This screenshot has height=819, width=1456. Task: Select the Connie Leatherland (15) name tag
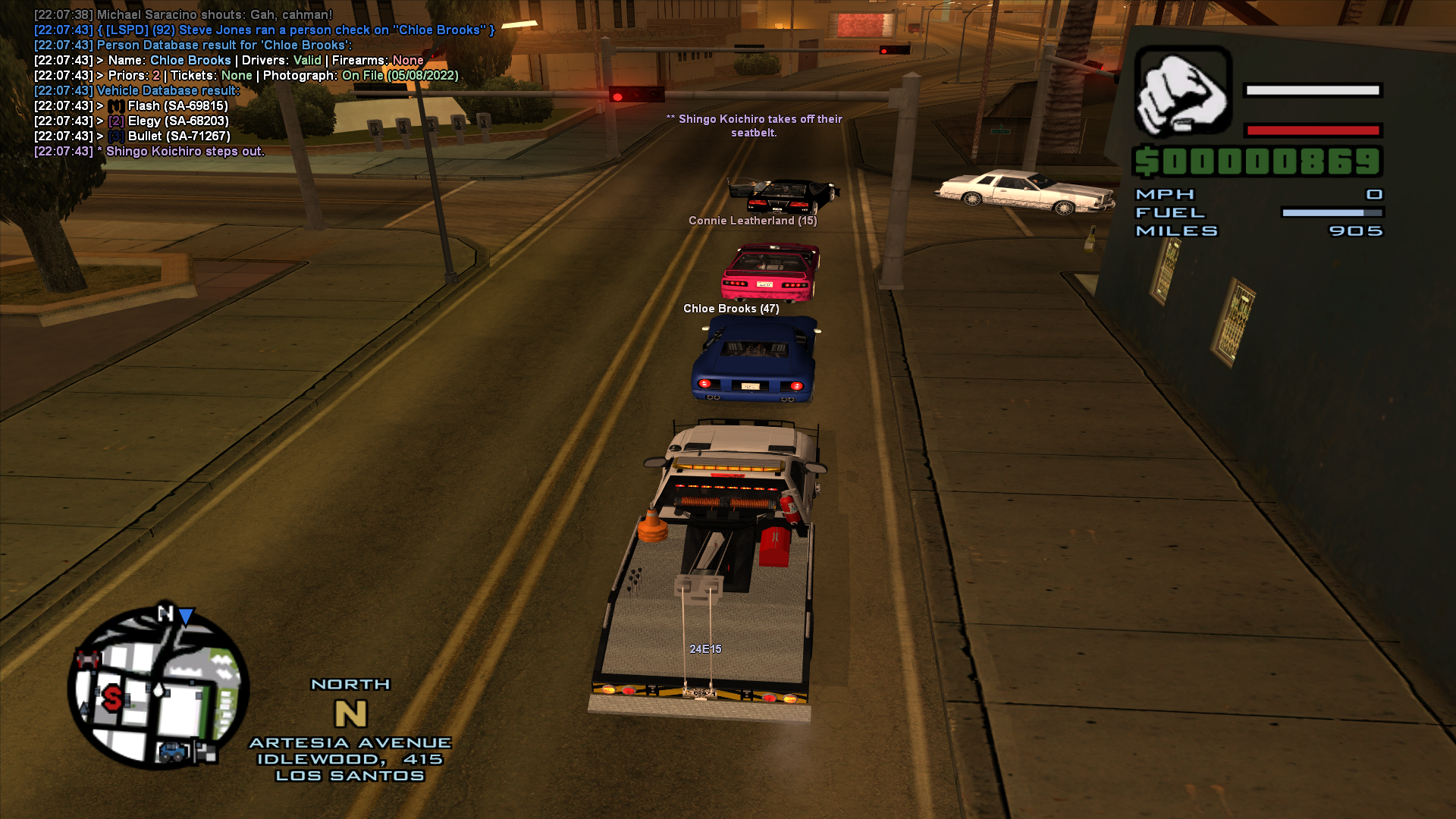tap(752, 222)
